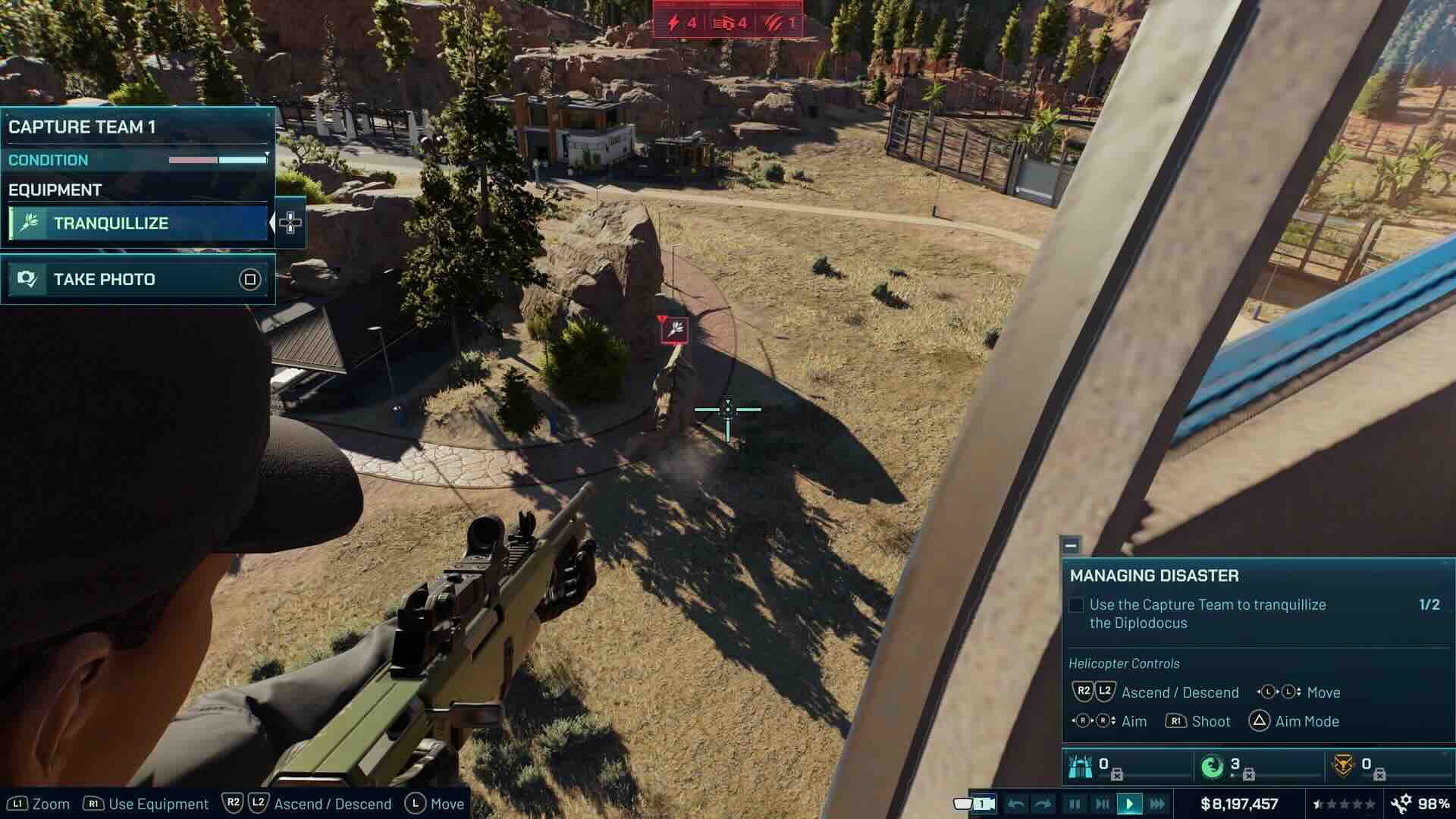The image size is (1456, 819).
Task: Open the Condition dropdown marker arrow
Action: point(267,153)
